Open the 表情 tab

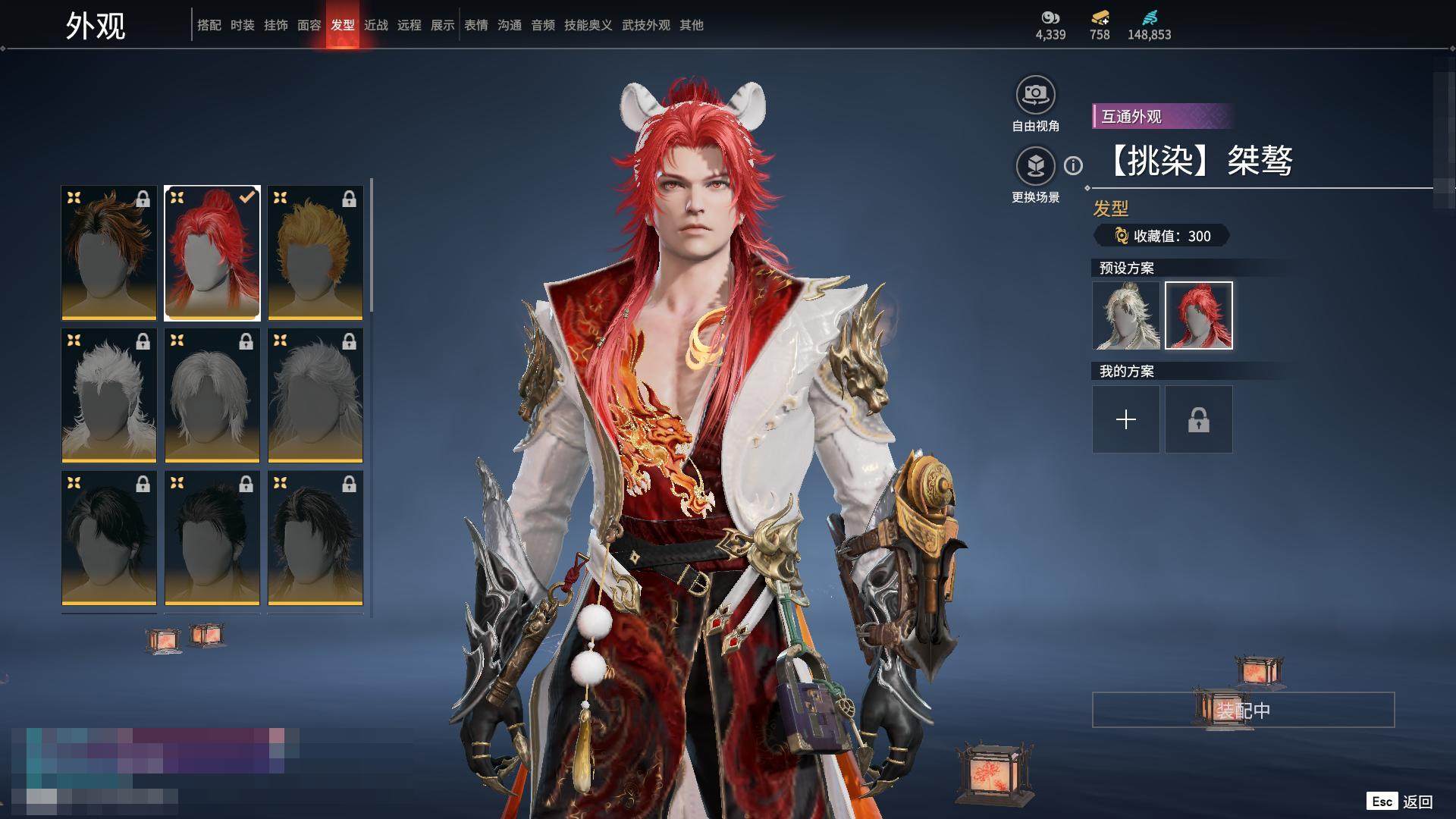[x=475, y=25]
